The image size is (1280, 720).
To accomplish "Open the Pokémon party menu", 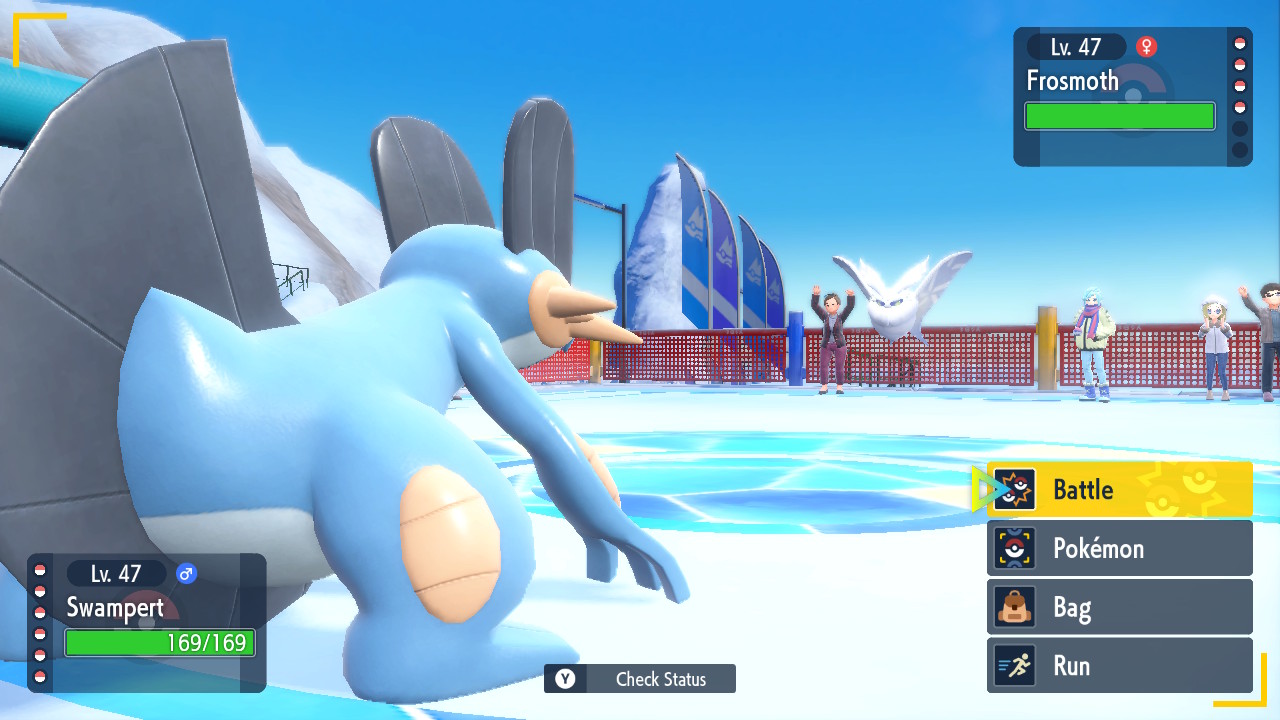I will click(1119, 548).
